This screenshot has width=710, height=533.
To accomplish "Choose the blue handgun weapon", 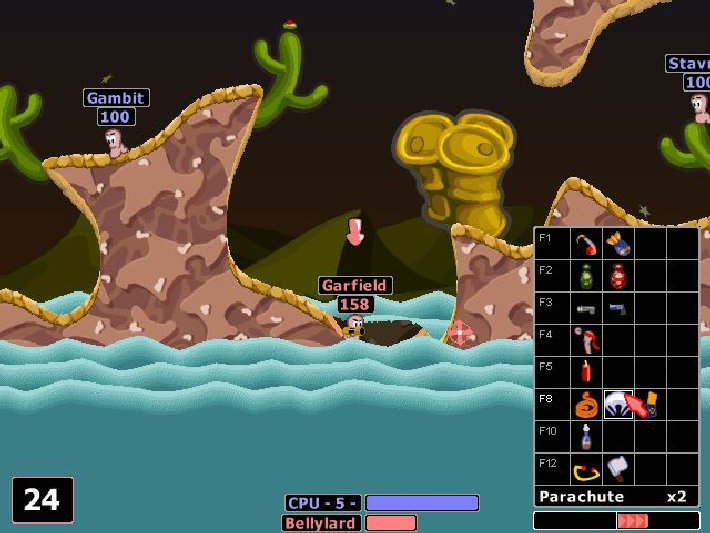I will 617,308.
